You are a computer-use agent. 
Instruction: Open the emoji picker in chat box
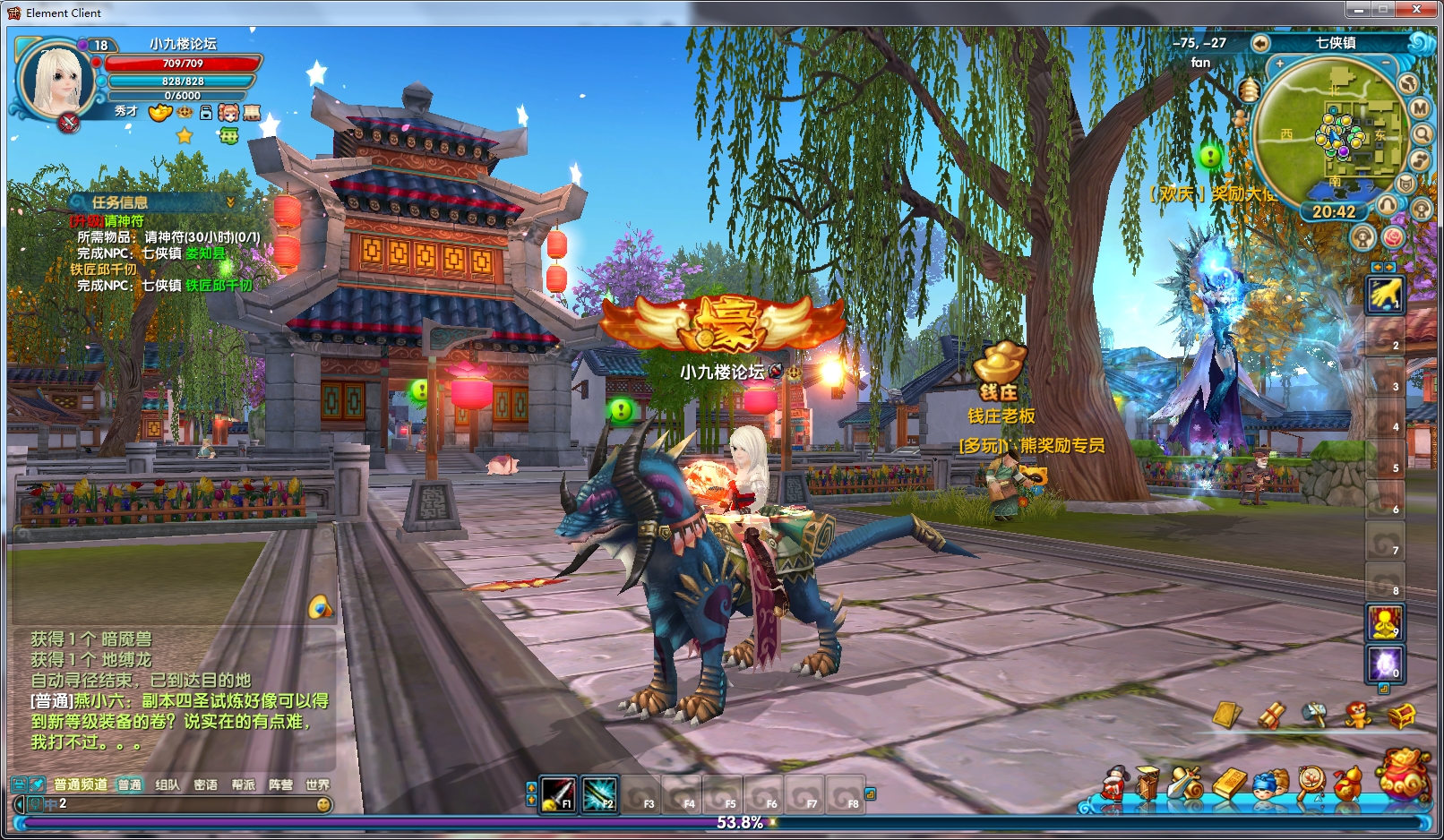(x=323, y=804)
